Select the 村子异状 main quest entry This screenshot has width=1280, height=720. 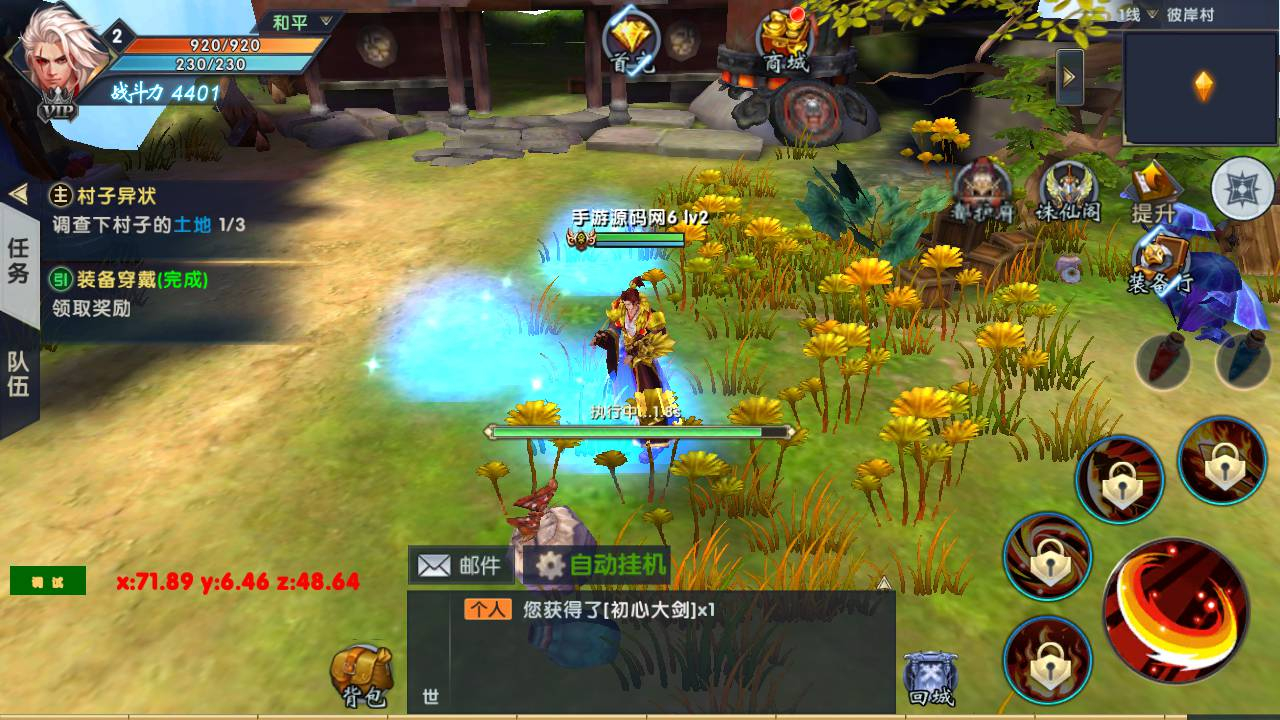148,211
